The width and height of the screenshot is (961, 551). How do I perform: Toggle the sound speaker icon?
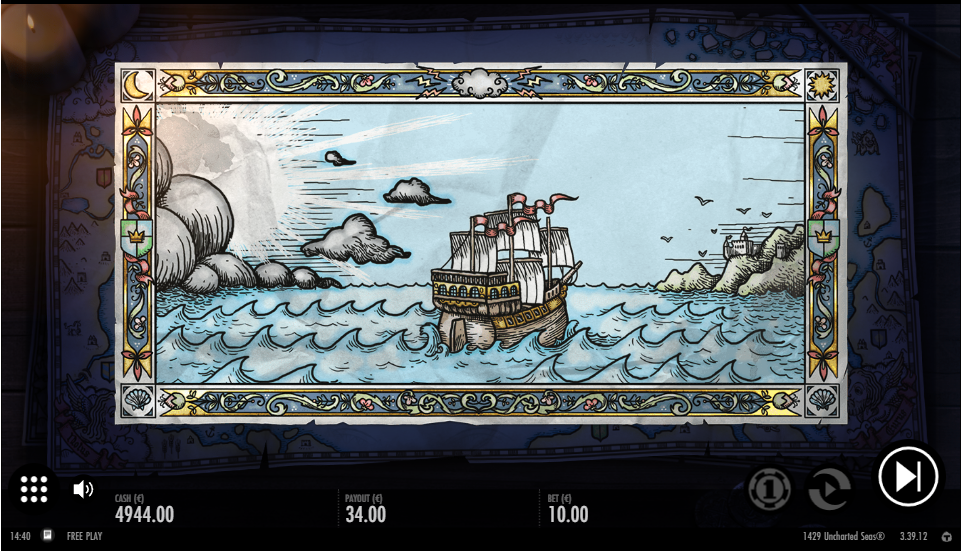click(x=83, y=489)
